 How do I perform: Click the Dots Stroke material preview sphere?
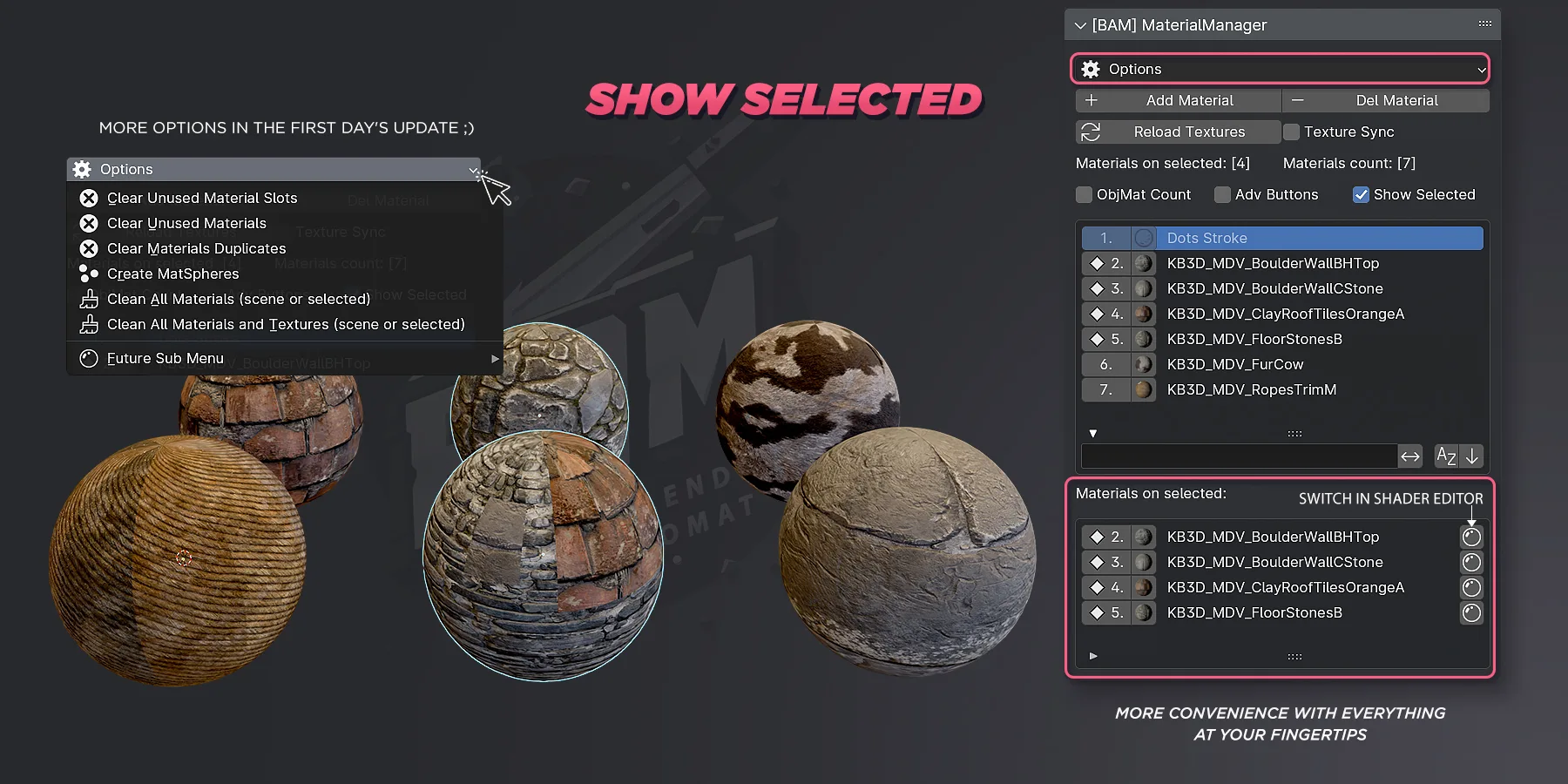click(1143, 237)
